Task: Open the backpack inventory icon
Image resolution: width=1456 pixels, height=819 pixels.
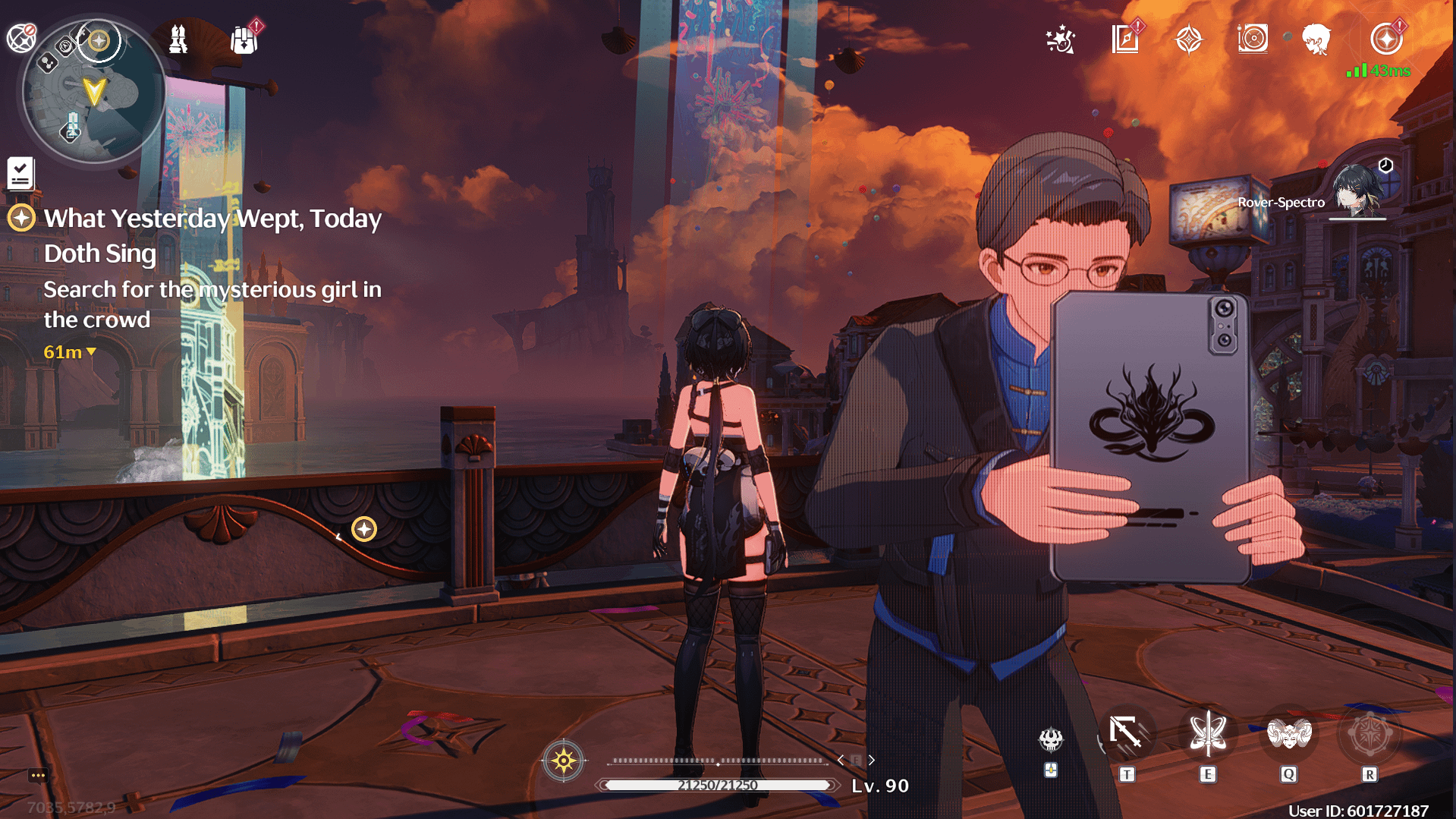Action: click(244, 39)
